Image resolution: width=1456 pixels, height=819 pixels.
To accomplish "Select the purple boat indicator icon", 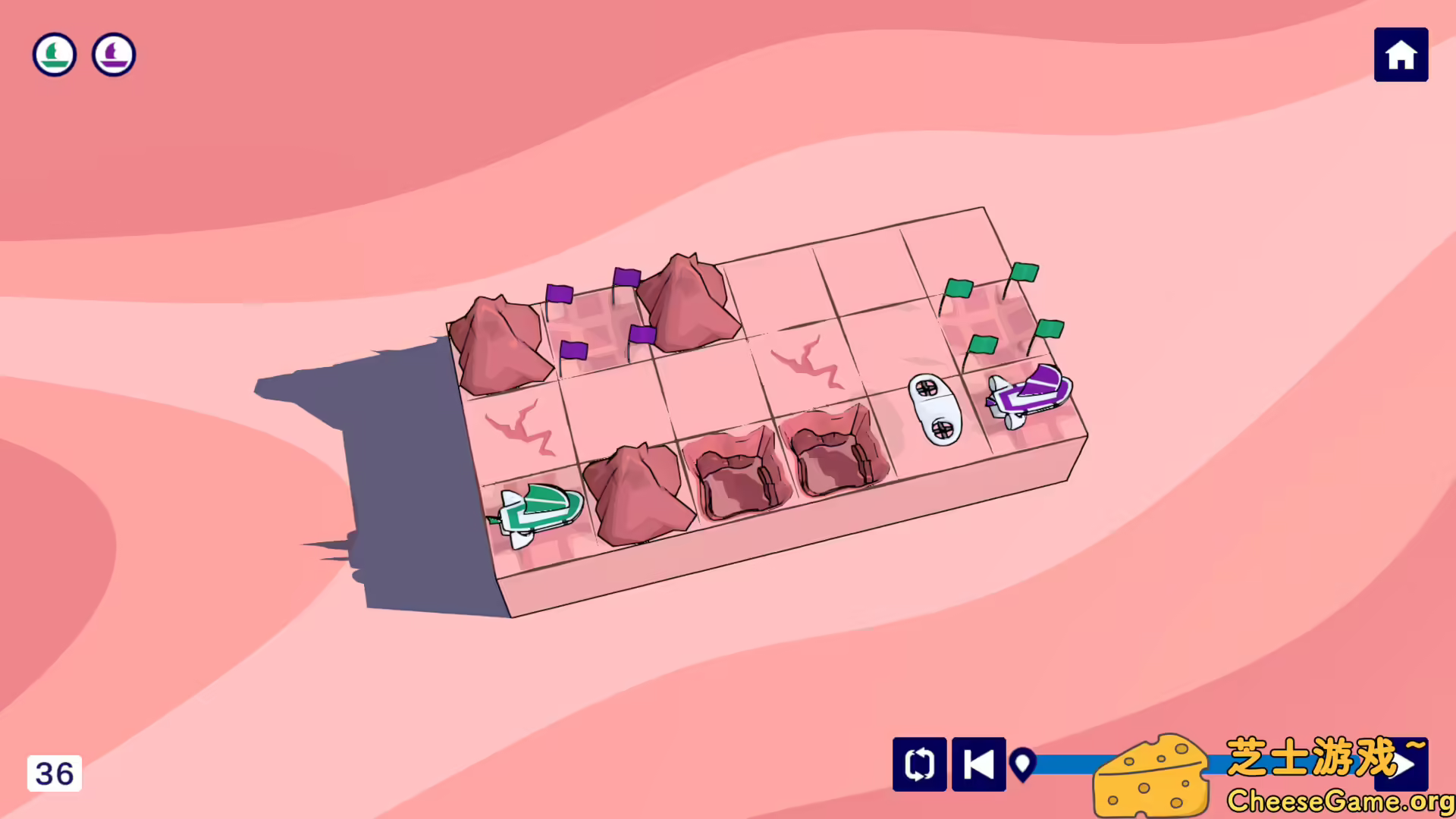I will pyautogui.click(x=113, y=54).
